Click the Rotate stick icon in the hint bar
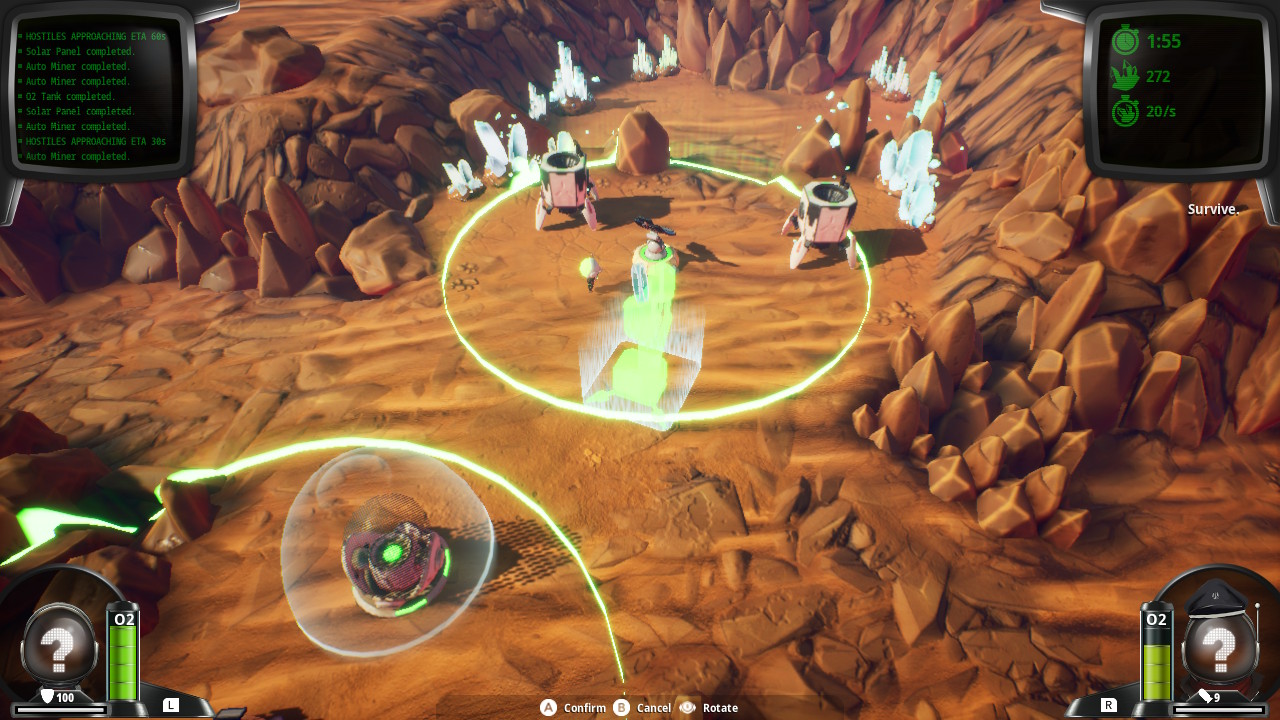This screenshot has height=720, width=1280. pos(687,707)
